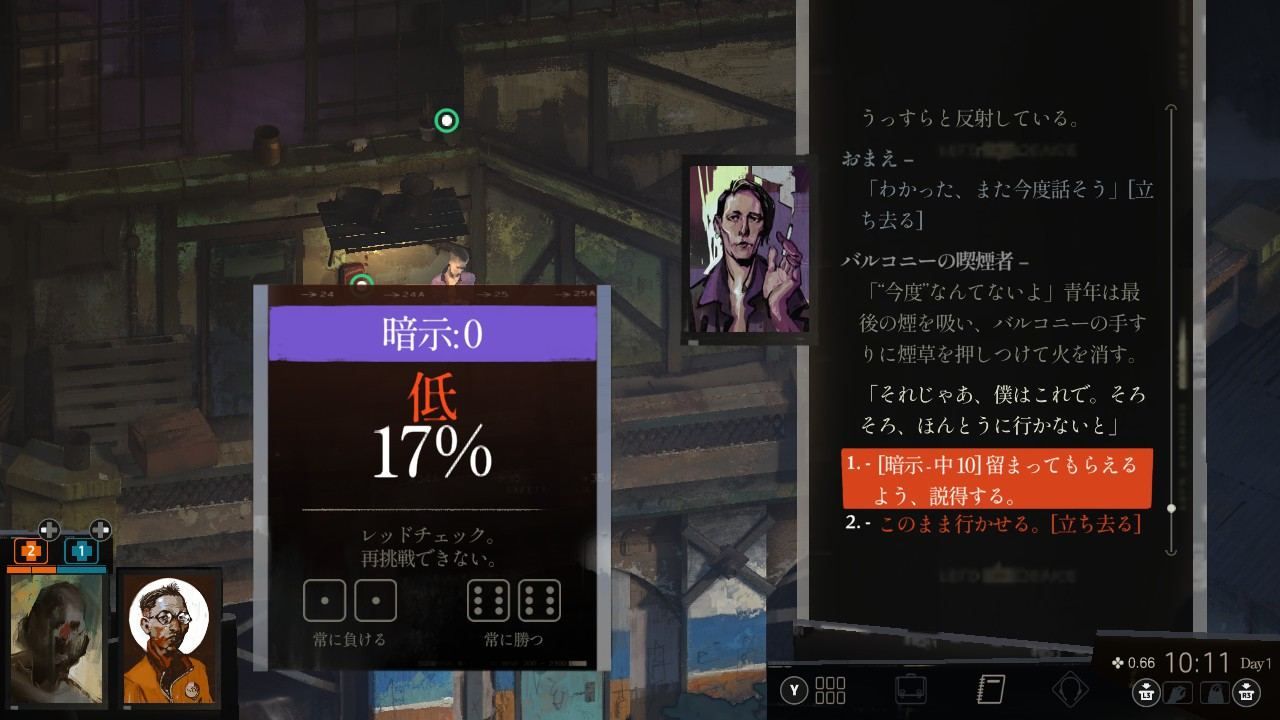This screenshot has width=1280, height=720.
Task: Click the R3 button icon at bottom right
Action: pyautogui.click(x=1246, y=691)
